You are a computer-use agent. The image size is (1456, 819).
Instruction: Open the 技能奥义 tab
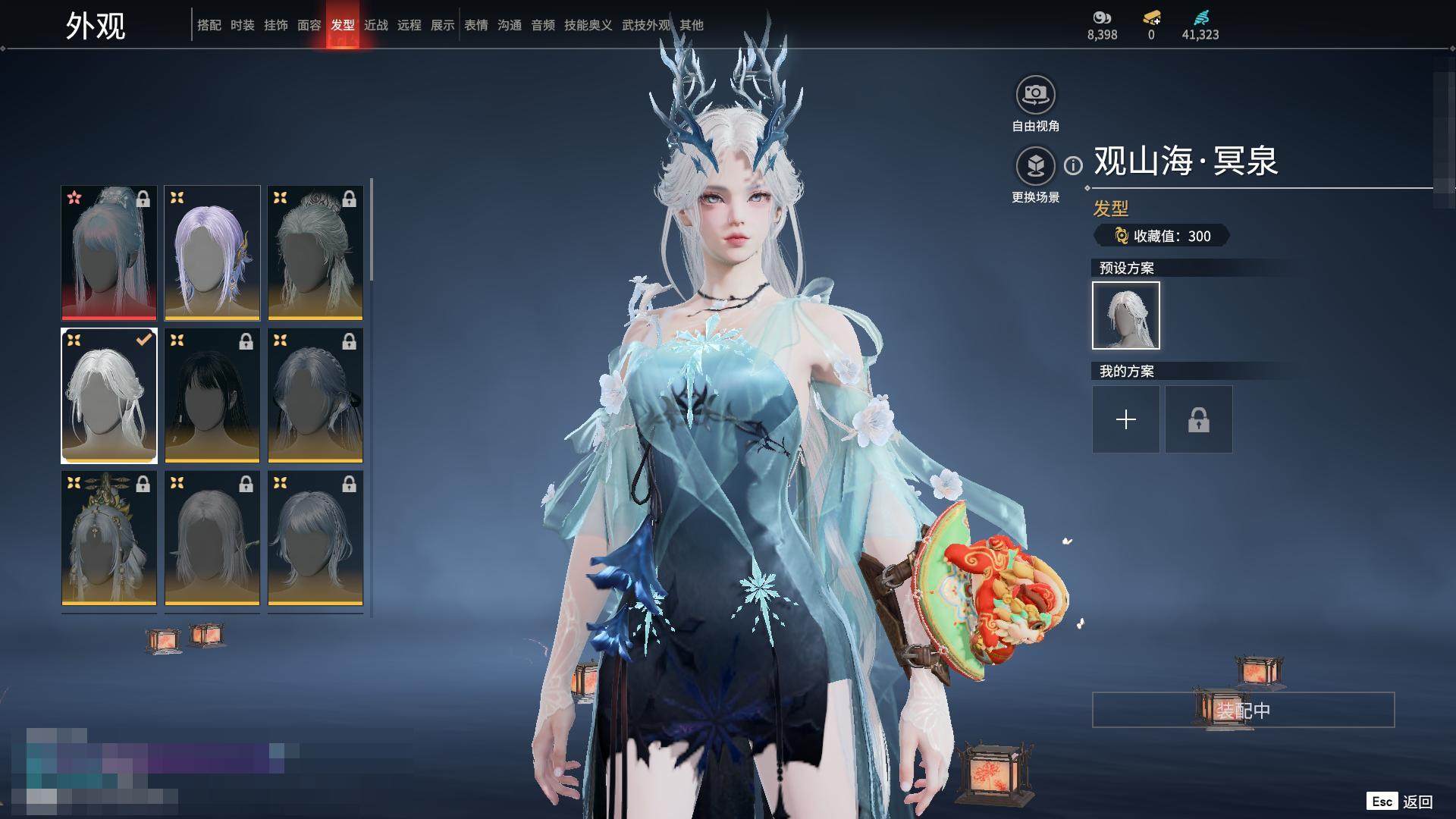point(588,25)
